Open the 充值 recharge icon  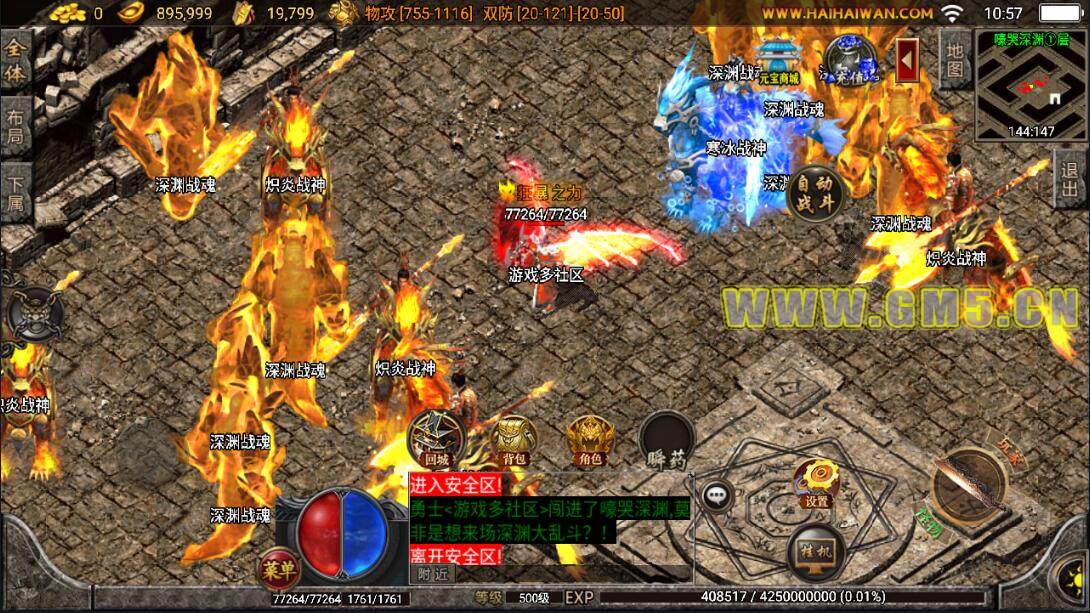pyautogui.click(x=848, y=58)
